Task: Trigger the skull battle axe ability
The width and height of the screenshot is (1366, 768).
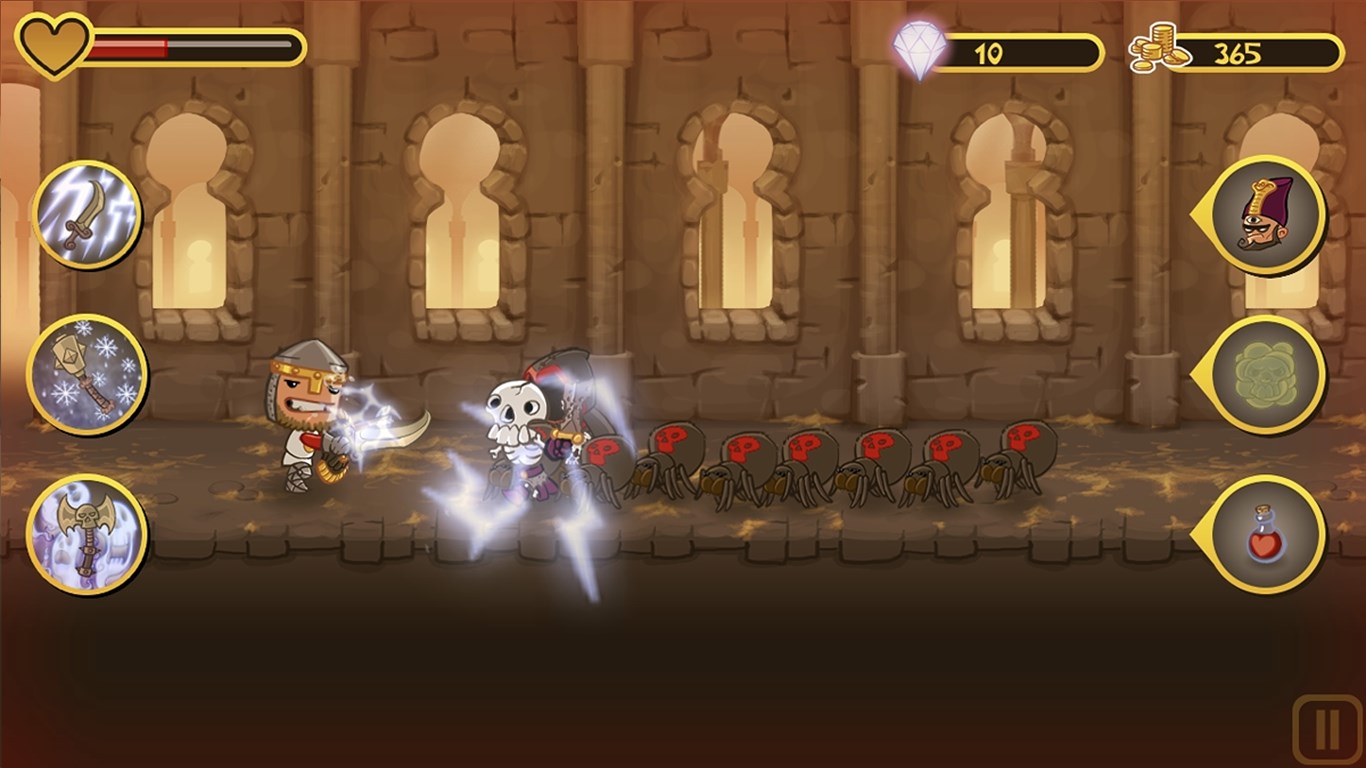Action: [x=87, y=533]
